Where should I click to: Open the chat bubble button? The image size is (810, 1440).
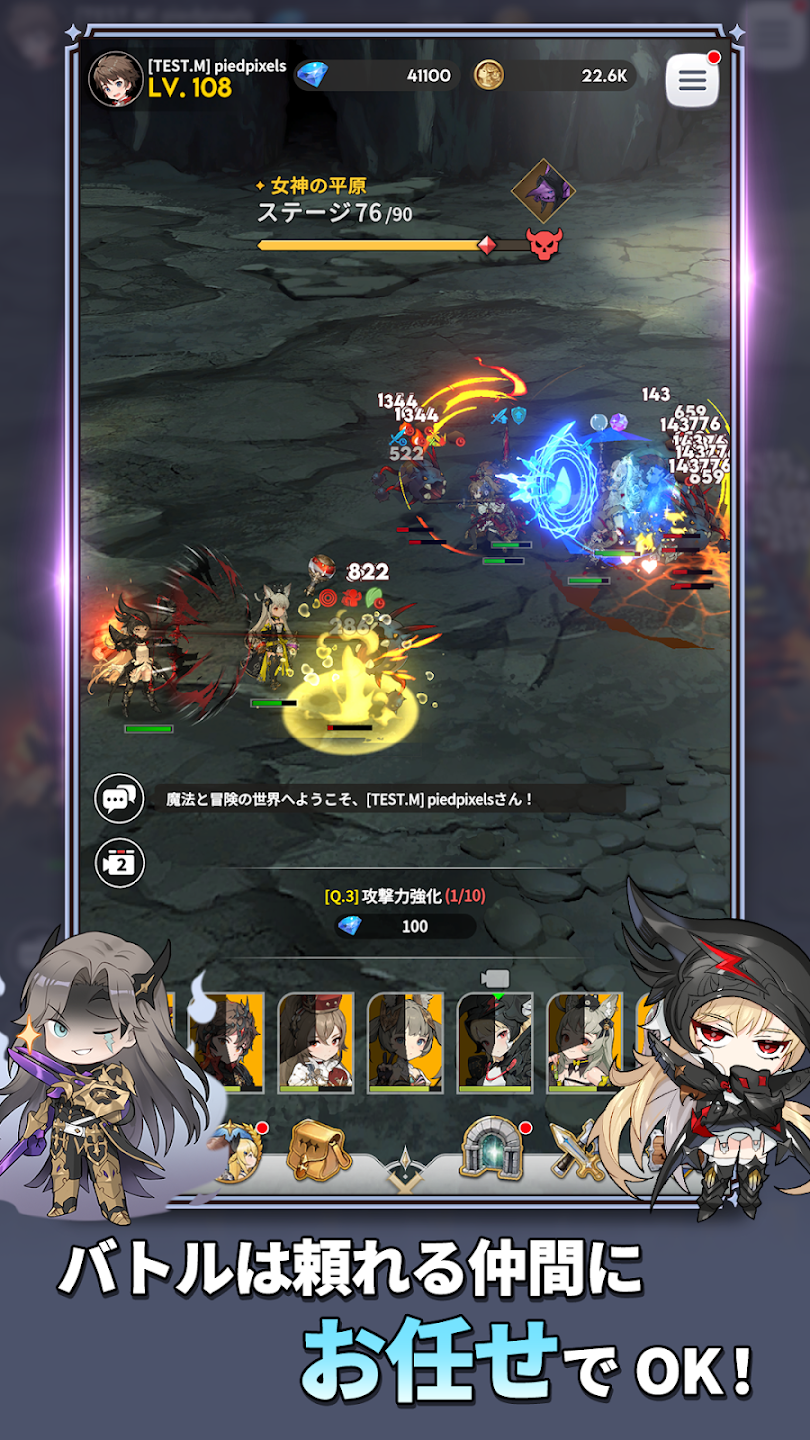[119, 798]
